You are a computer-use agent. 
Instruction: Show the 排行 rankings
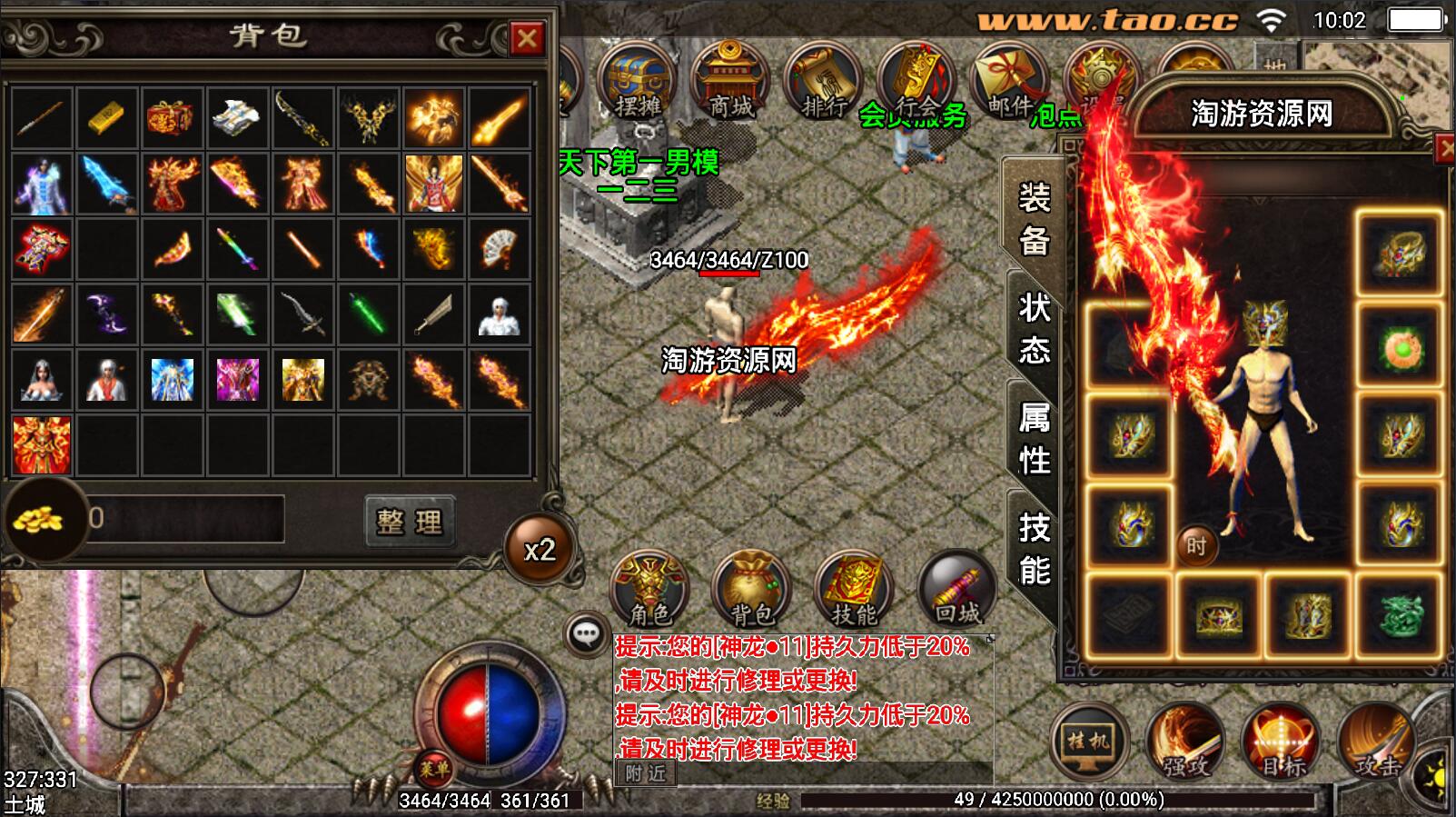click(x=823, y=86)
